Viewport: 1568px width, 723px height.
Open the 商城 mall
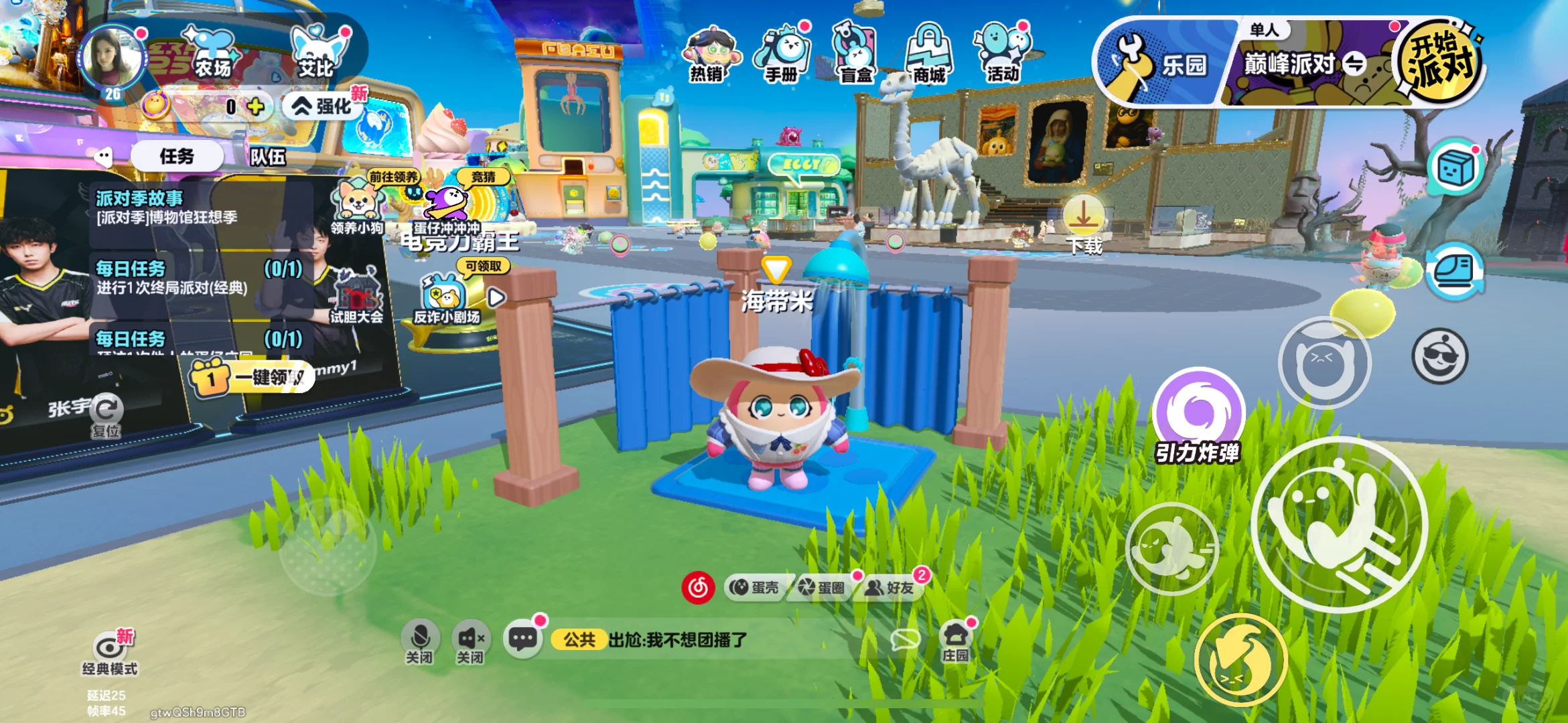(929, 55)
